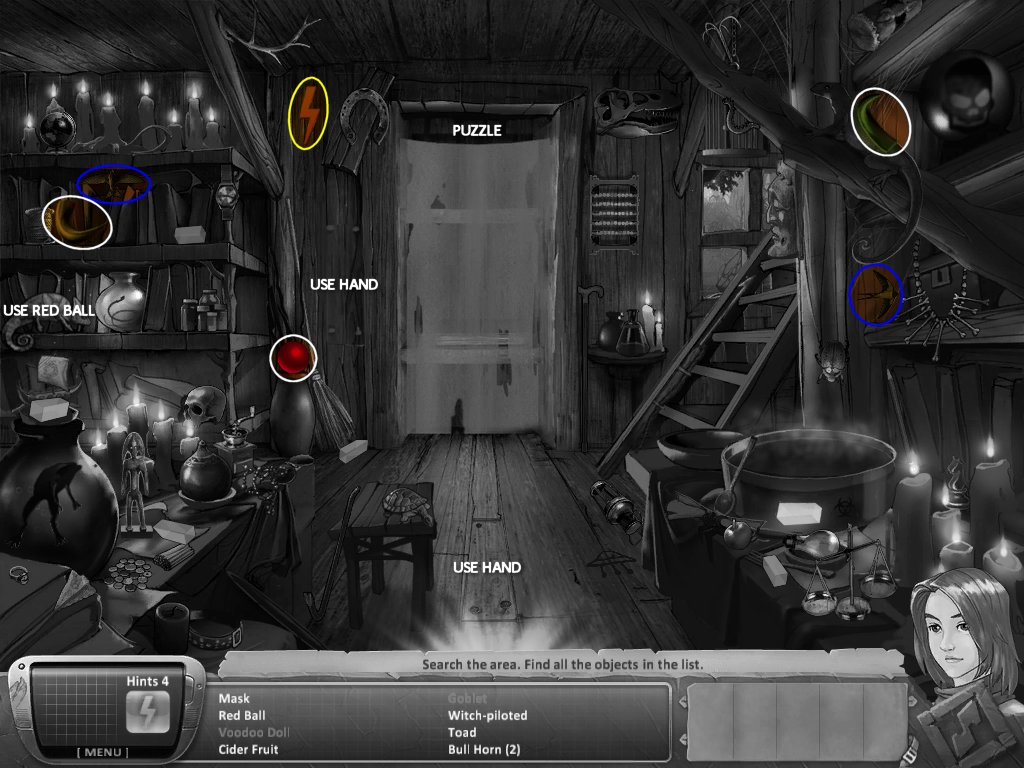This screenshot has height=768, width=1024.
Task: Select the Mask list entry
Action: tap(234, 699)
